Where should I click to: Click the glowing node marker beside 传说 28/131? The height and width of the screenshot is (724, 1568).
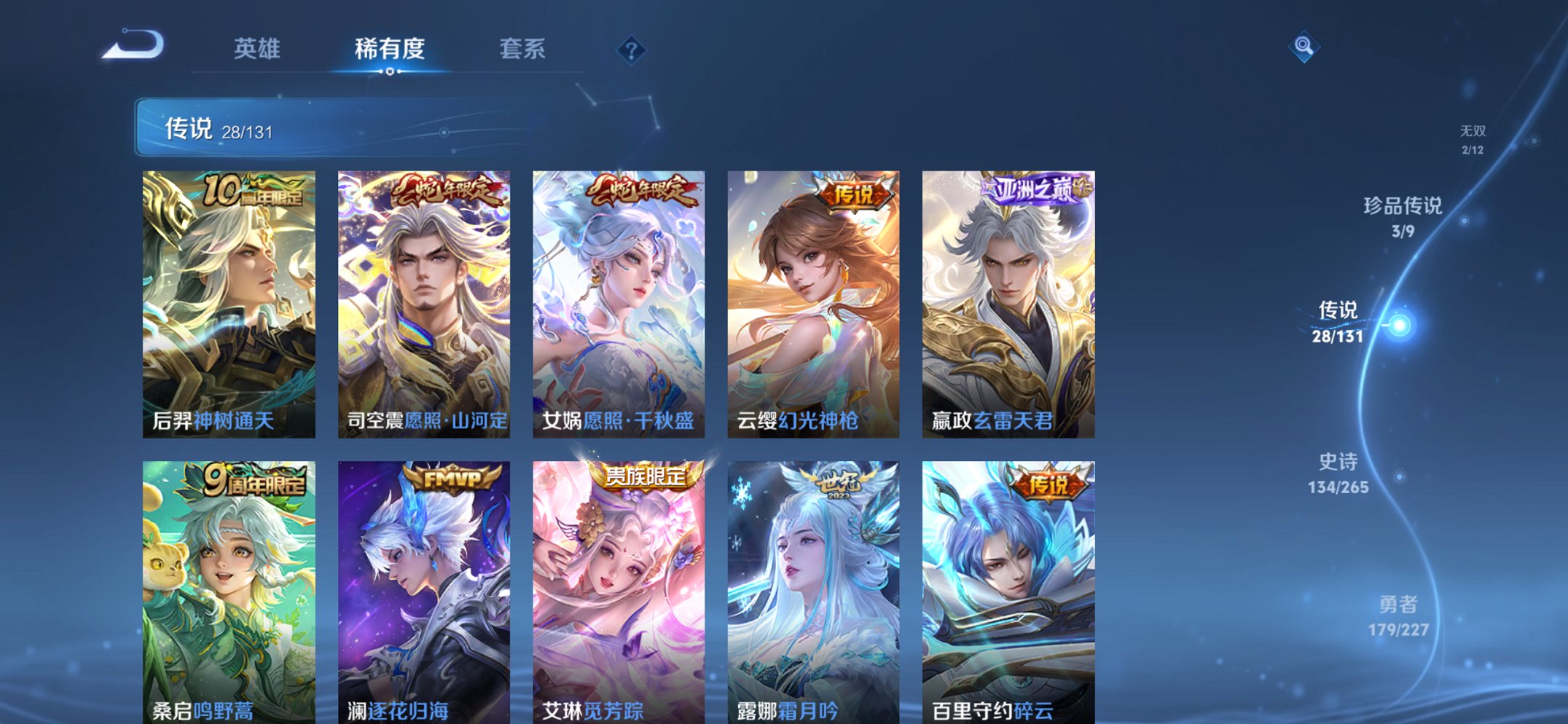[x=1401, y=326]
